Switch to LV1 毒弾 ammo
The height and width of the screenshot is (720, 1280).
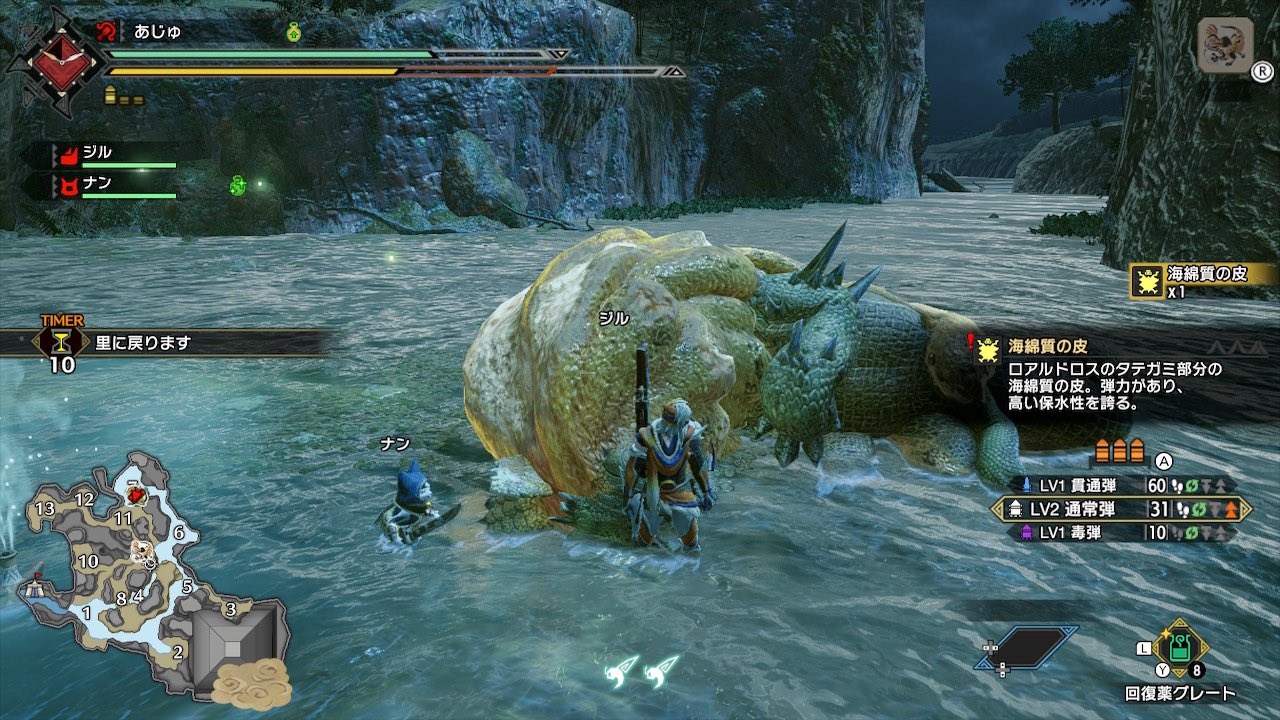point(1118,533)
